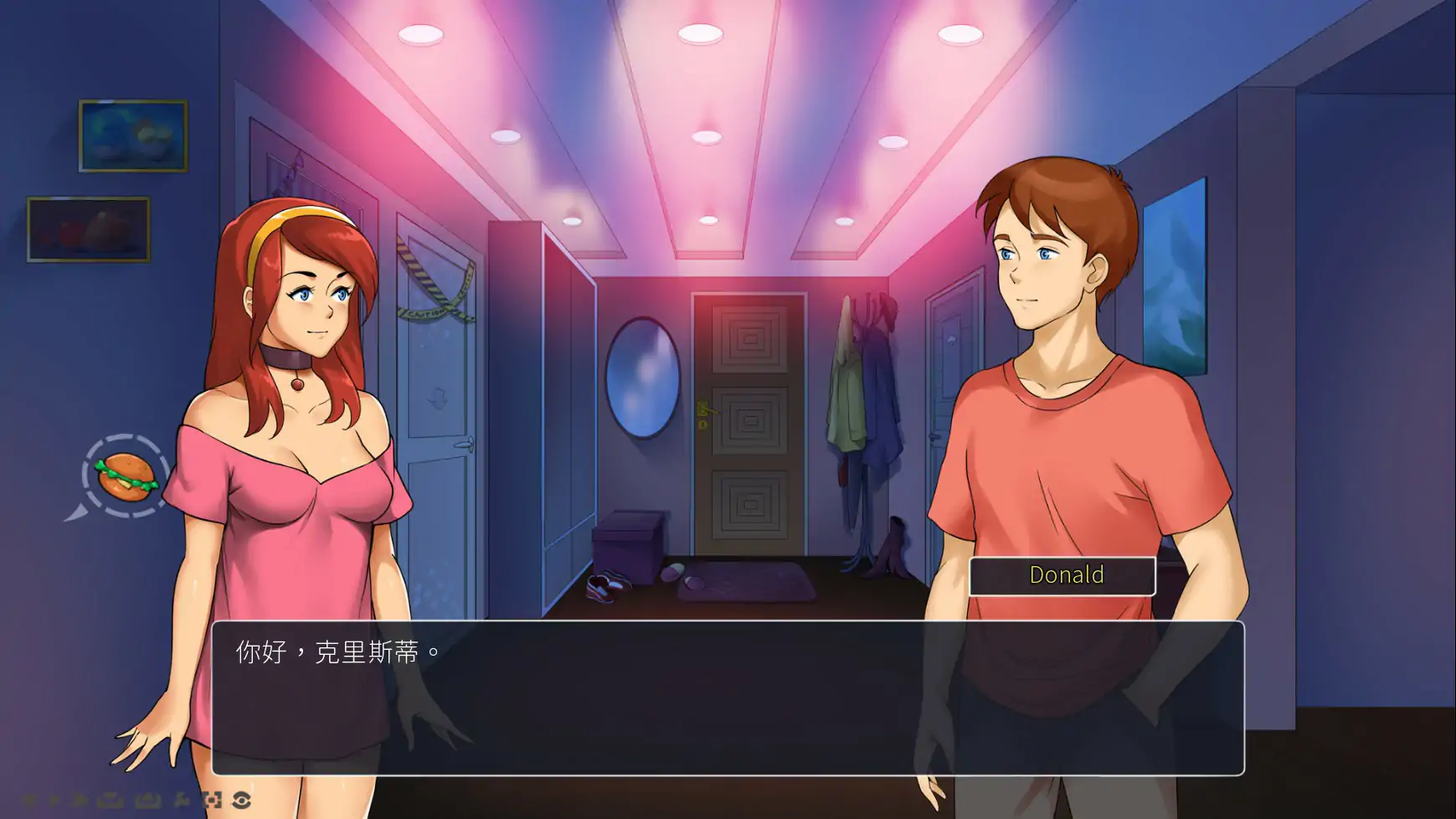
Task: Click the bracketed screenshot icon near Donald's leg
Action: point(212,800)
